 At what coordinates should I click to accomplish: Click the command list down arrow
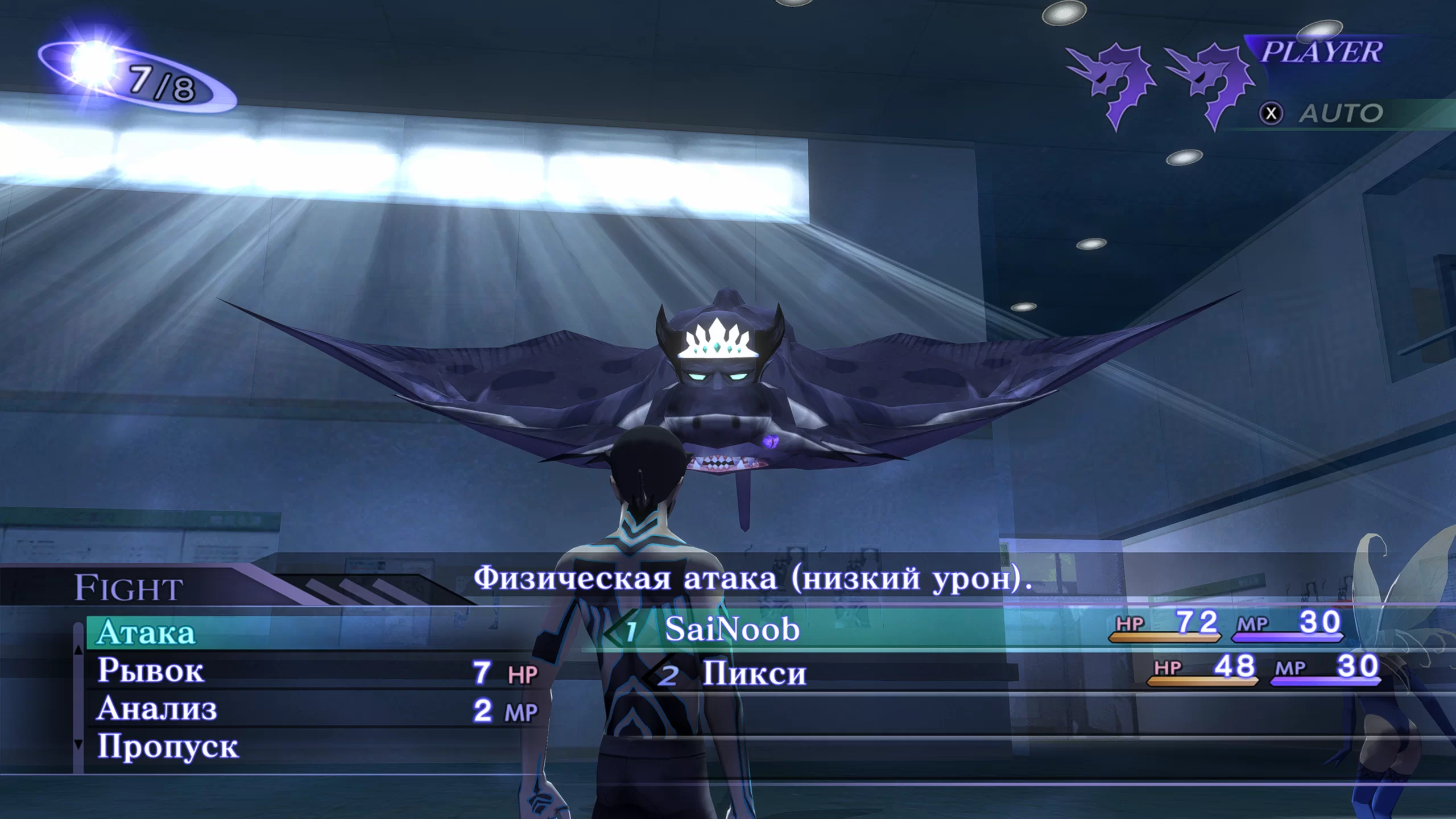(x=78, y=744)
